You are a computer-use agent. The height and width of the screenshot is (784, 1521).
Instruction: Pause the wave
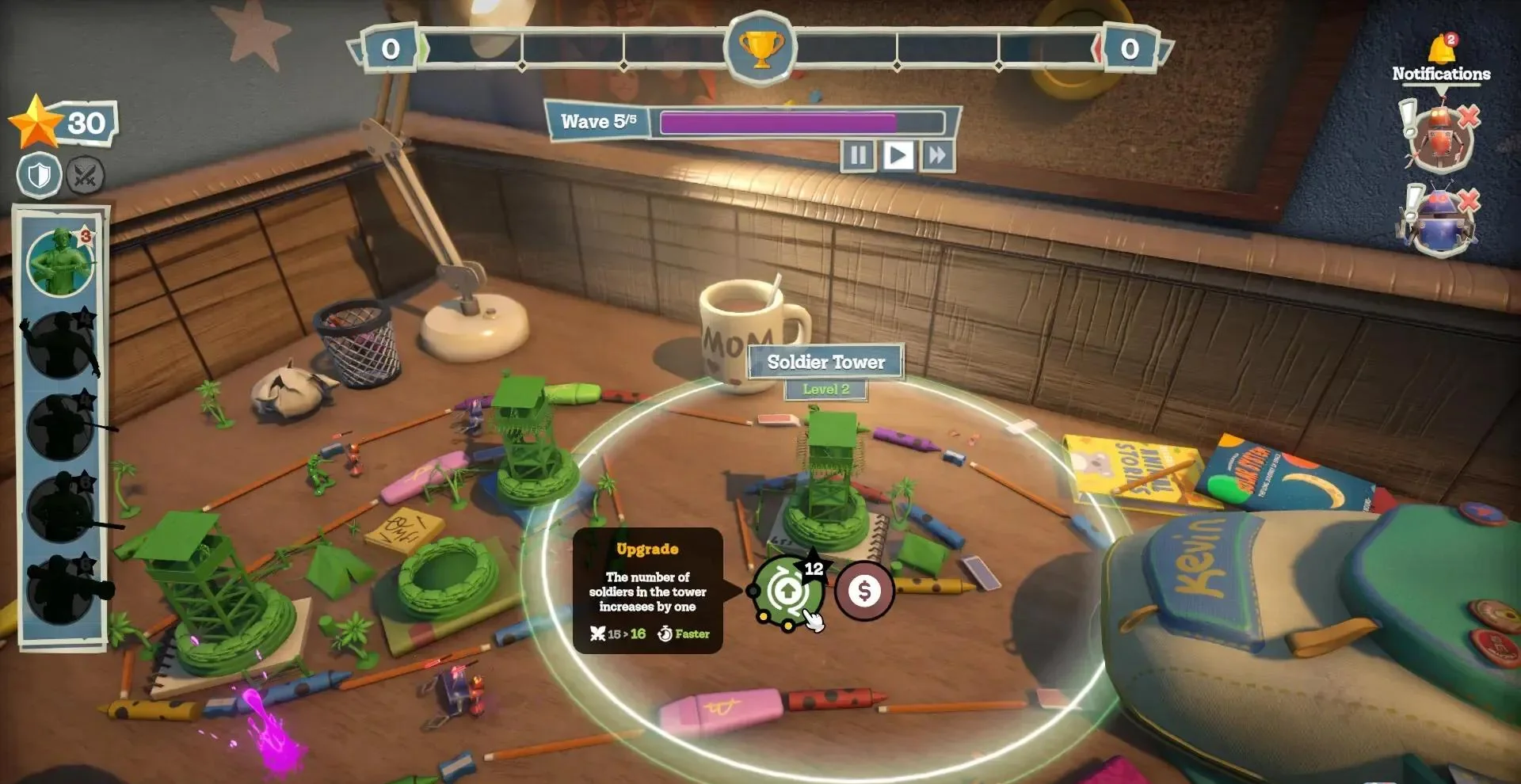(857, 155)
